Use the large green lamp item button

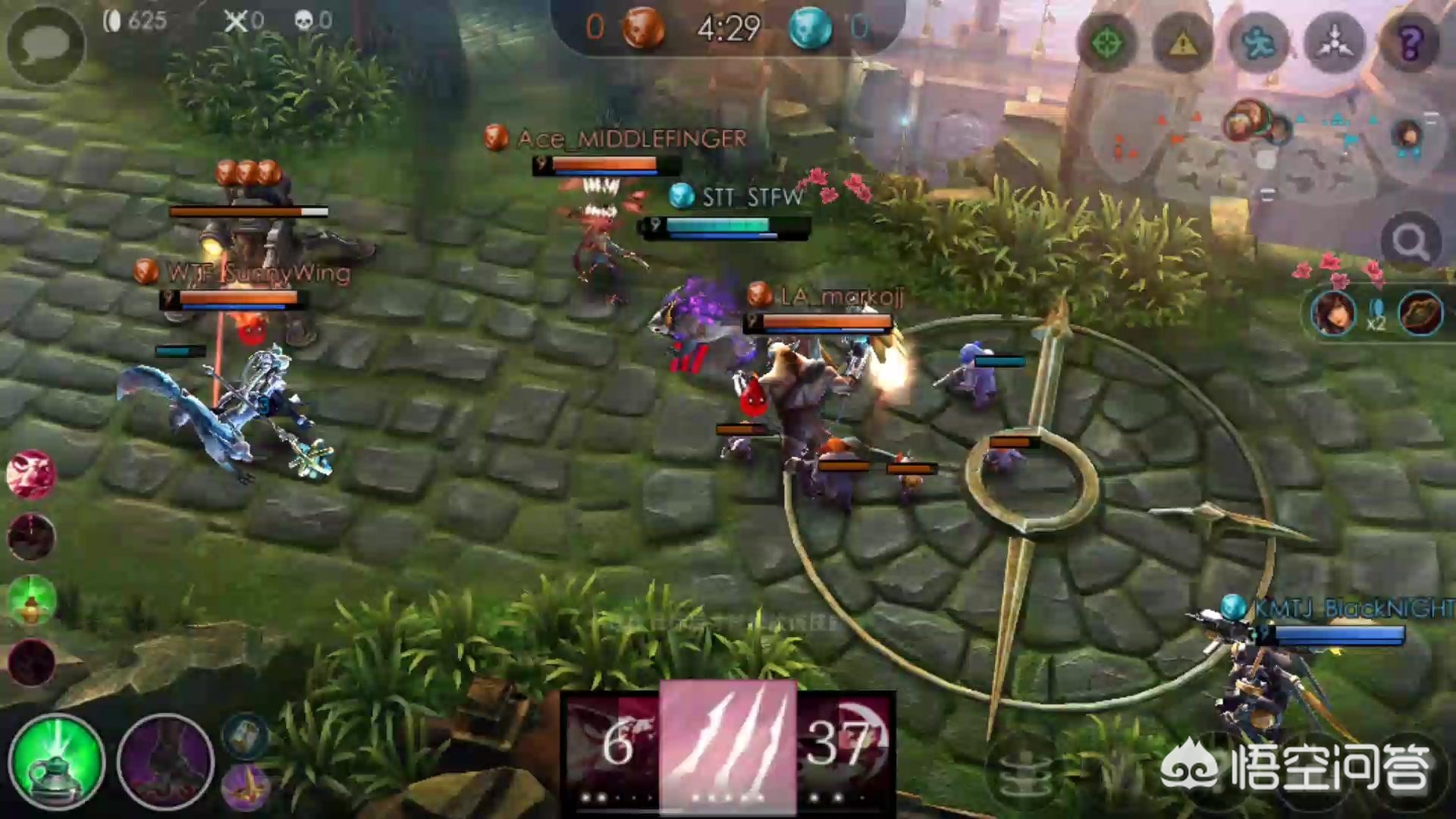(57, 761)
